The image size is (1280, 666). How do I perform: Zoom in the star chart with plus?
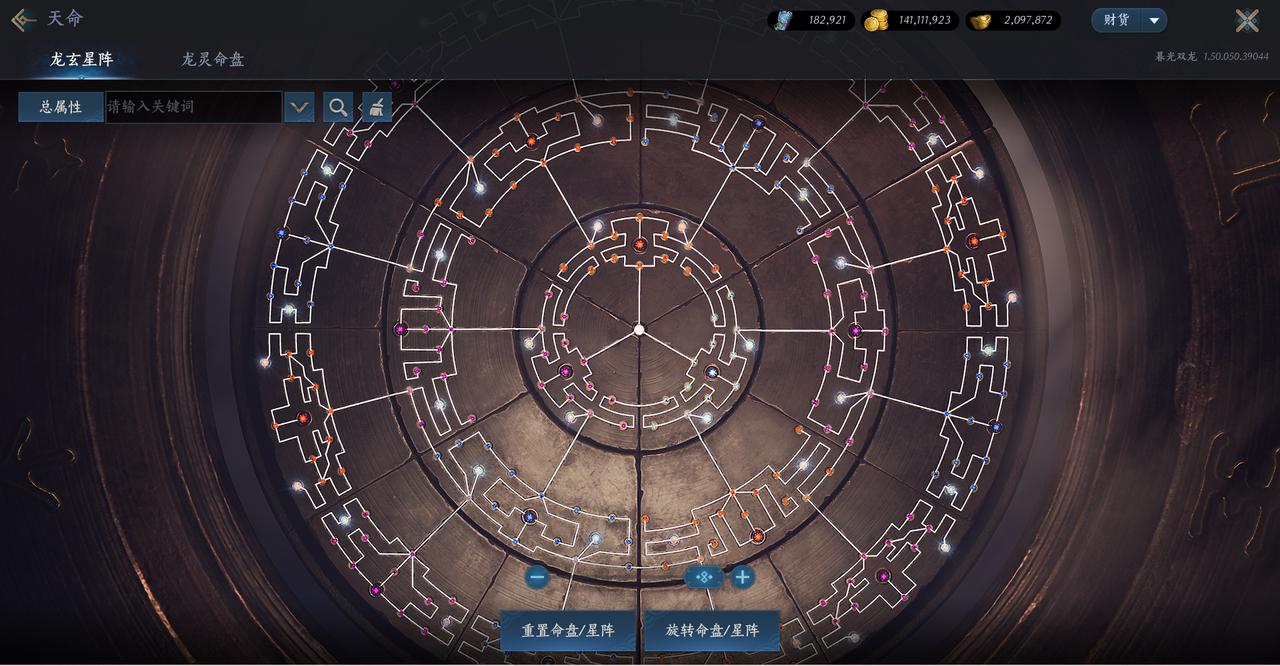[742, 577]
